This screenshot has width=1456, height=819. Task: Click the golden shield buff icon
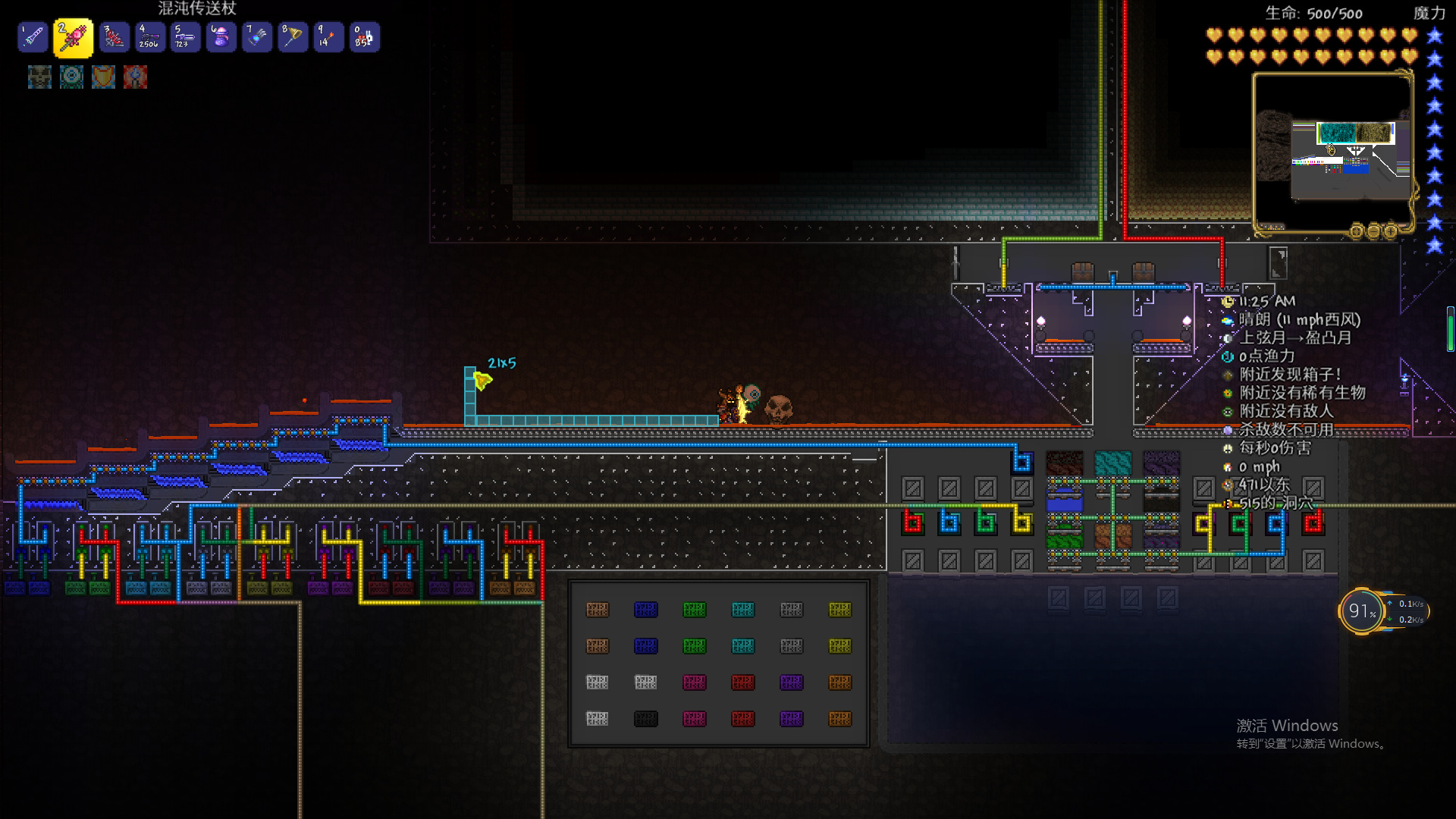point(103,77)
